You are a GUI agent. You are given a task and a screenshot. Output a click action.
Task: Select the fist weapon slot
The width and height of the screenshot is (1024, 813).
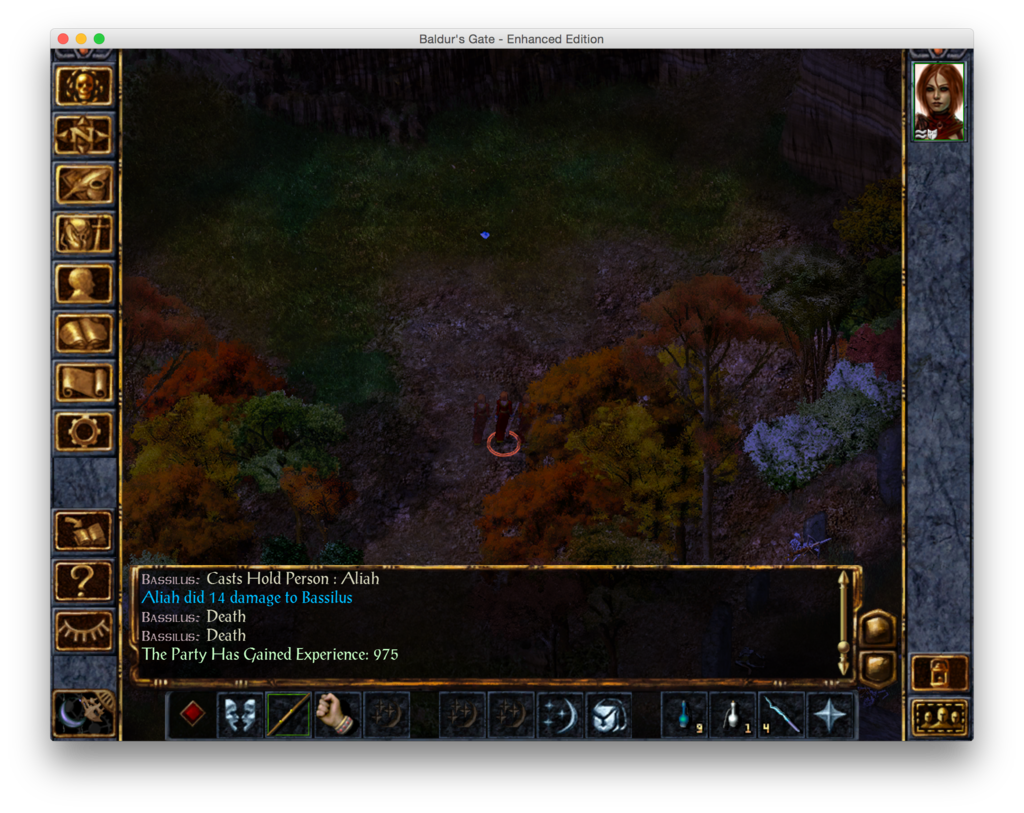(x=337, y=715)
